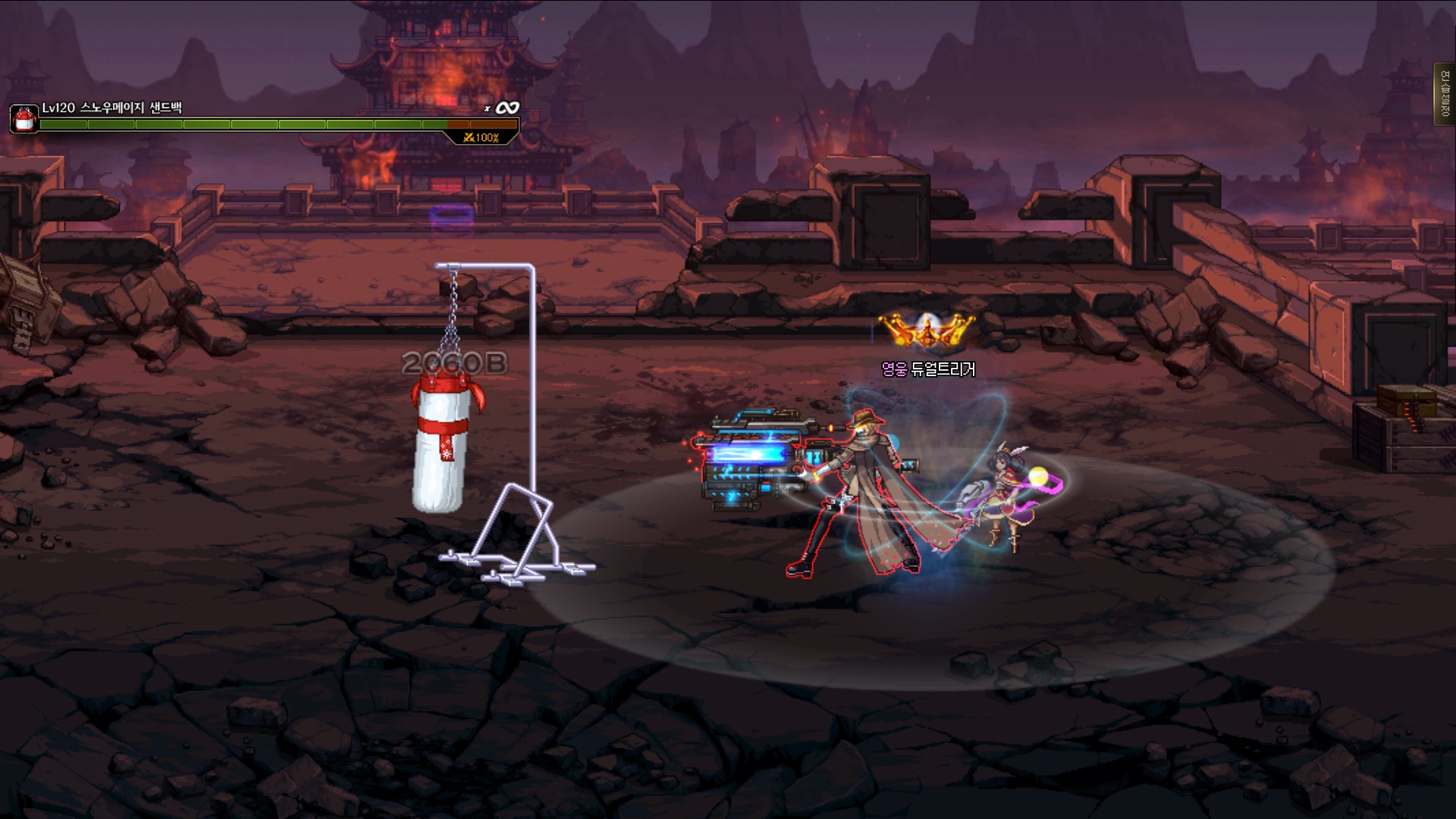This screenshot has height=819, width=1456.
Task: Click the Snowmage sandbag portrait icon
Action: (24, 119)
